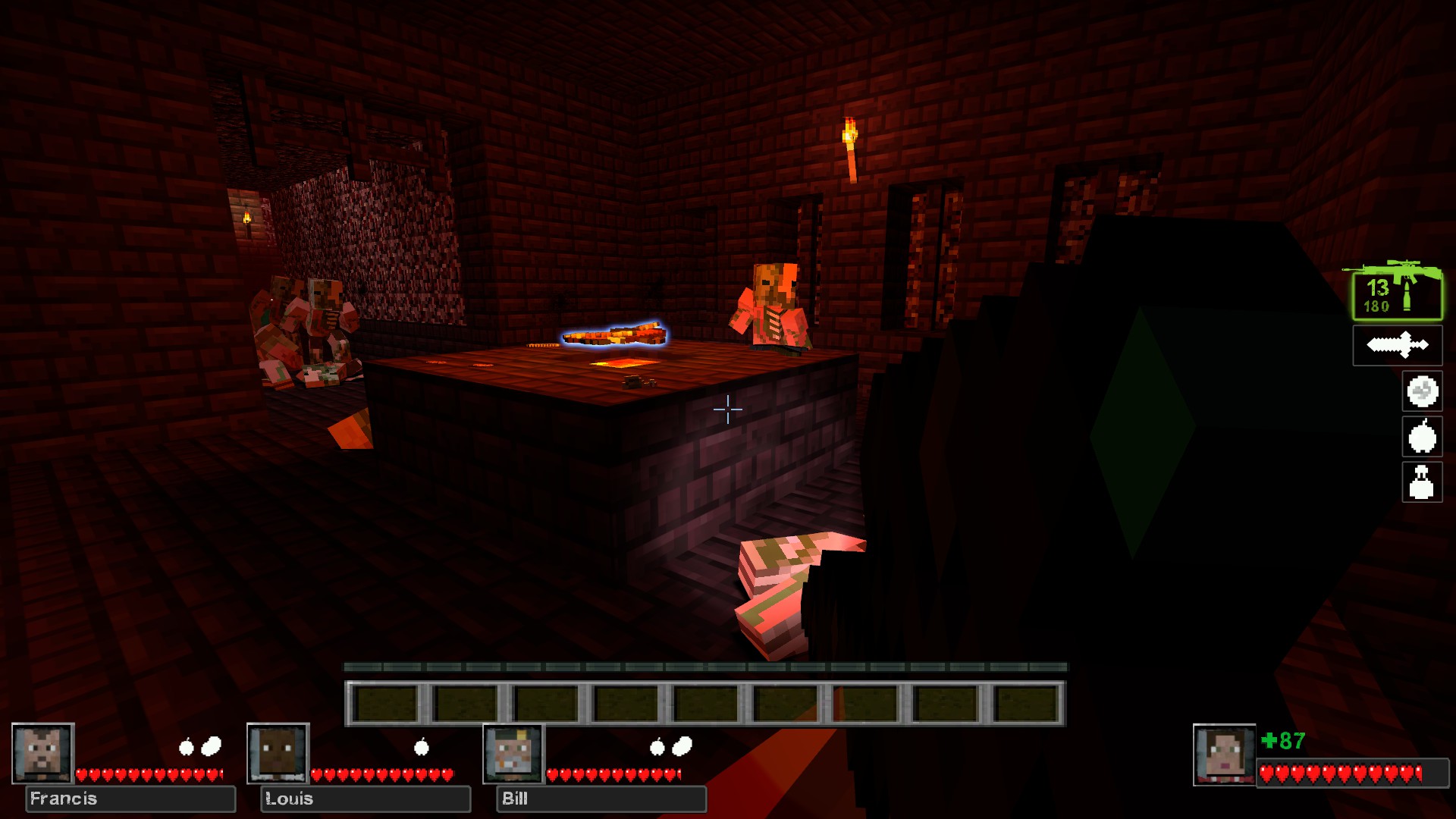Click Louis's teammate portrait

(x=278, y=753)
